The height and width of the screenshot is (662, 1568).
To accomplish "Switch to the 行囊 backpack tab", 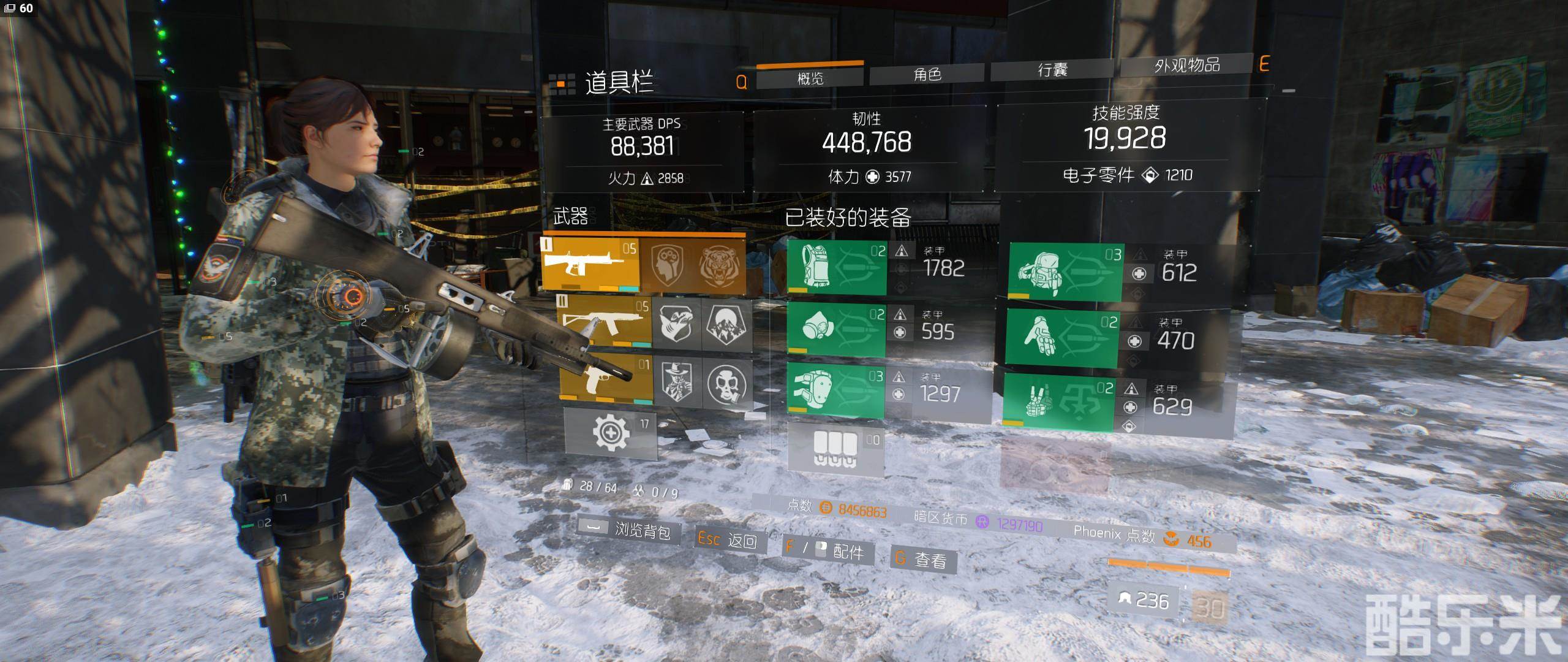I will [1052, 70].
